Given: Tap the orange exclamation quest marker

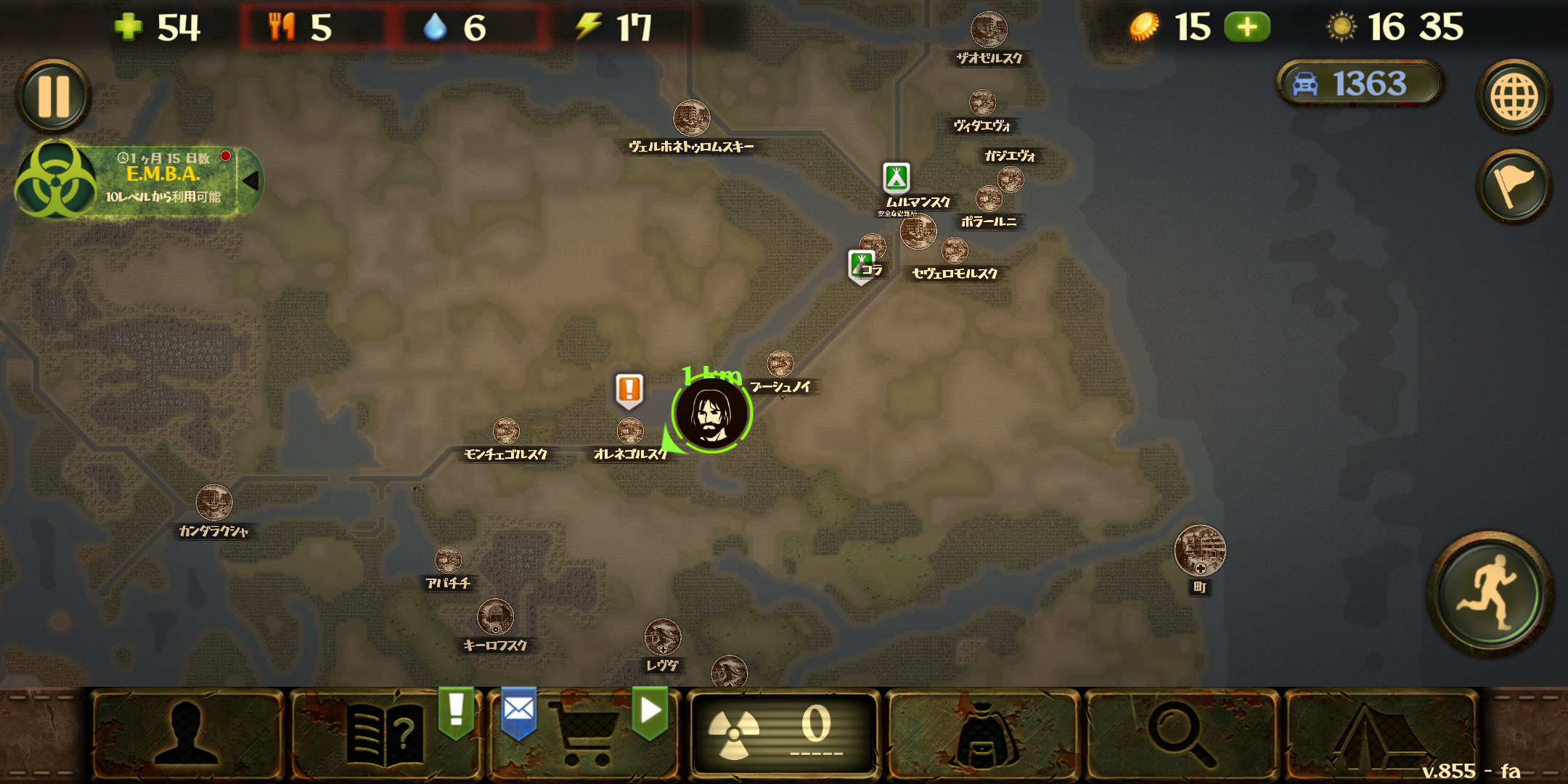Looking at the screenshot, I should 629,390.
